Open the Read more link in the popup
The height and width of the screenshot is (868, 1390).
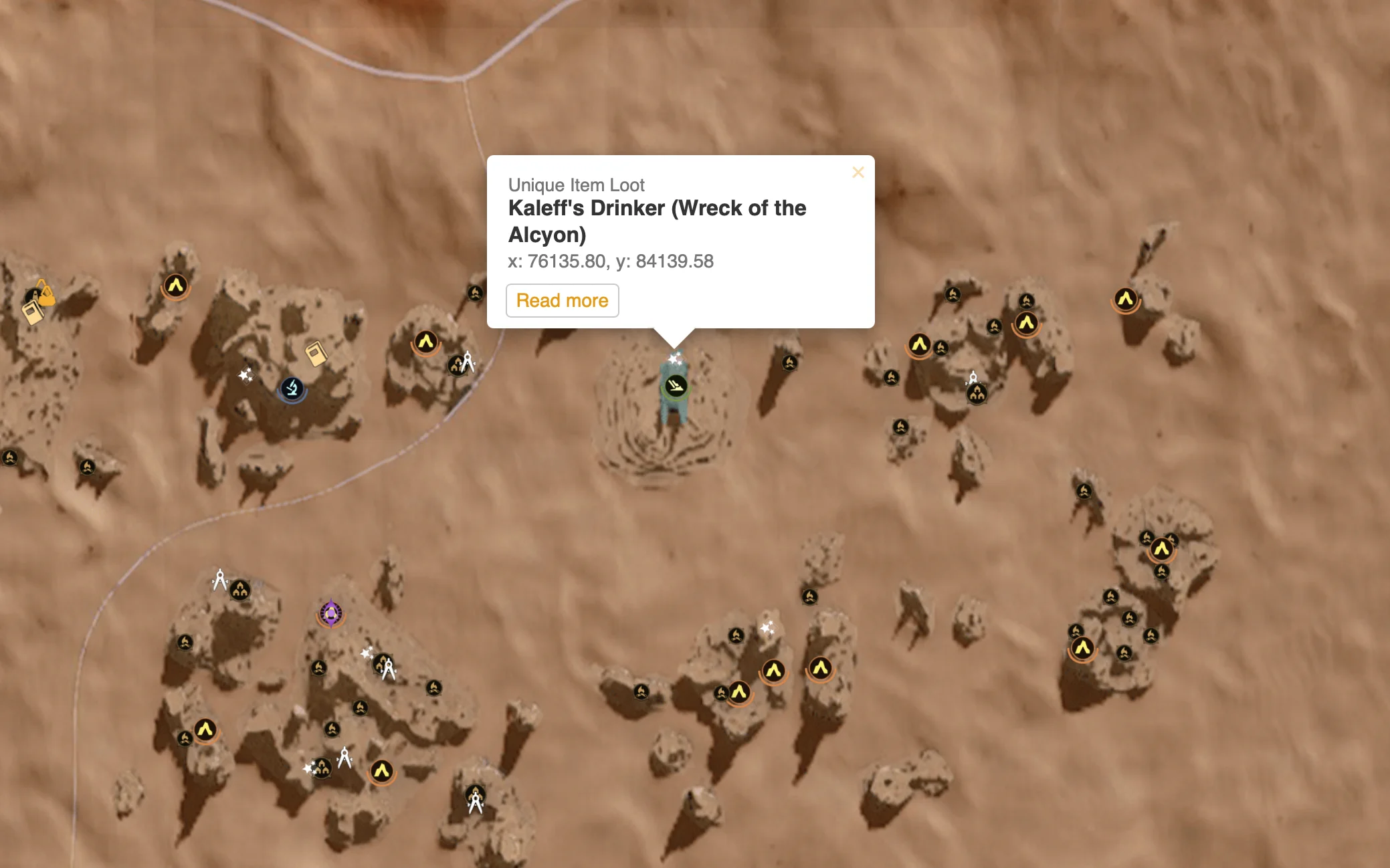pyautogui.click(x=563, y=300)
